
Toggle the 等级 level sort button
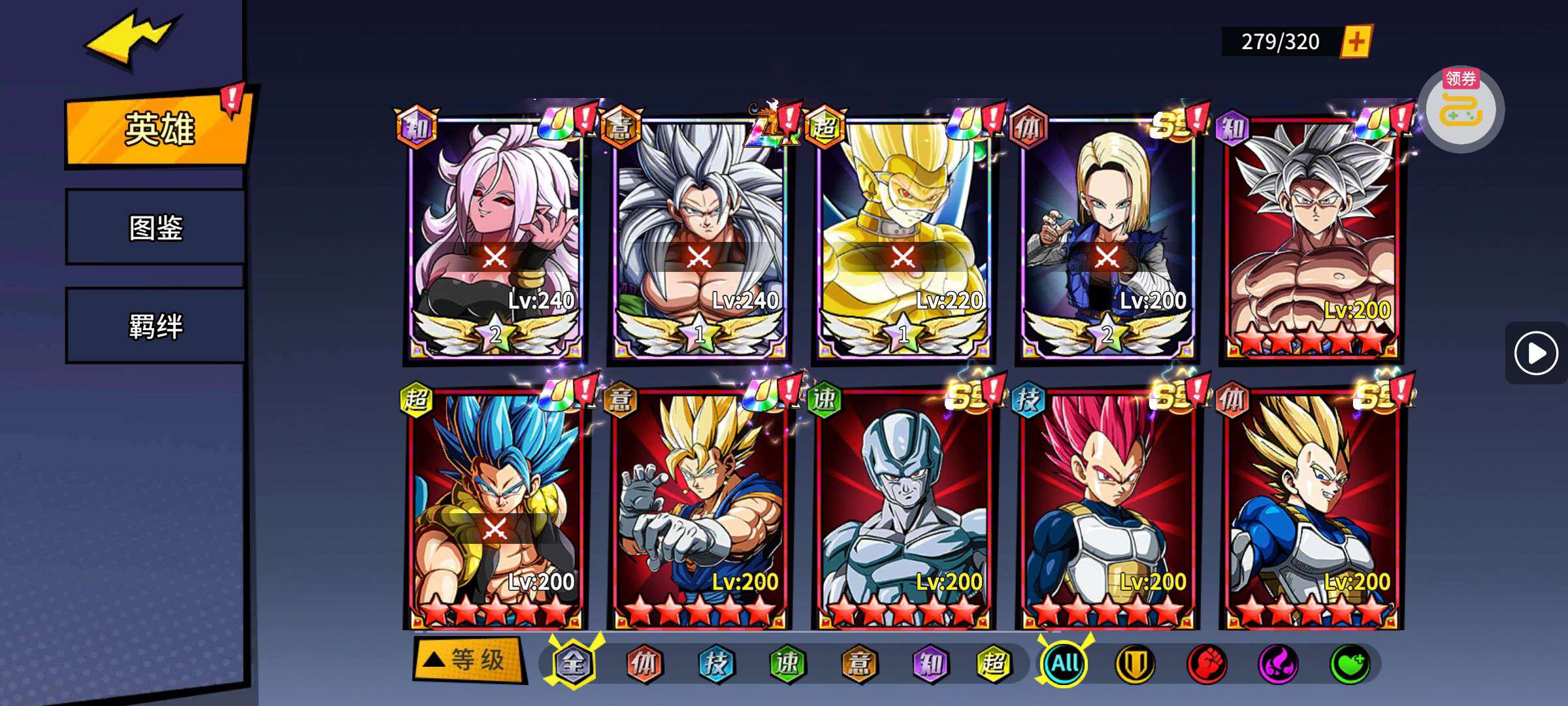click(x=468, y=660)
